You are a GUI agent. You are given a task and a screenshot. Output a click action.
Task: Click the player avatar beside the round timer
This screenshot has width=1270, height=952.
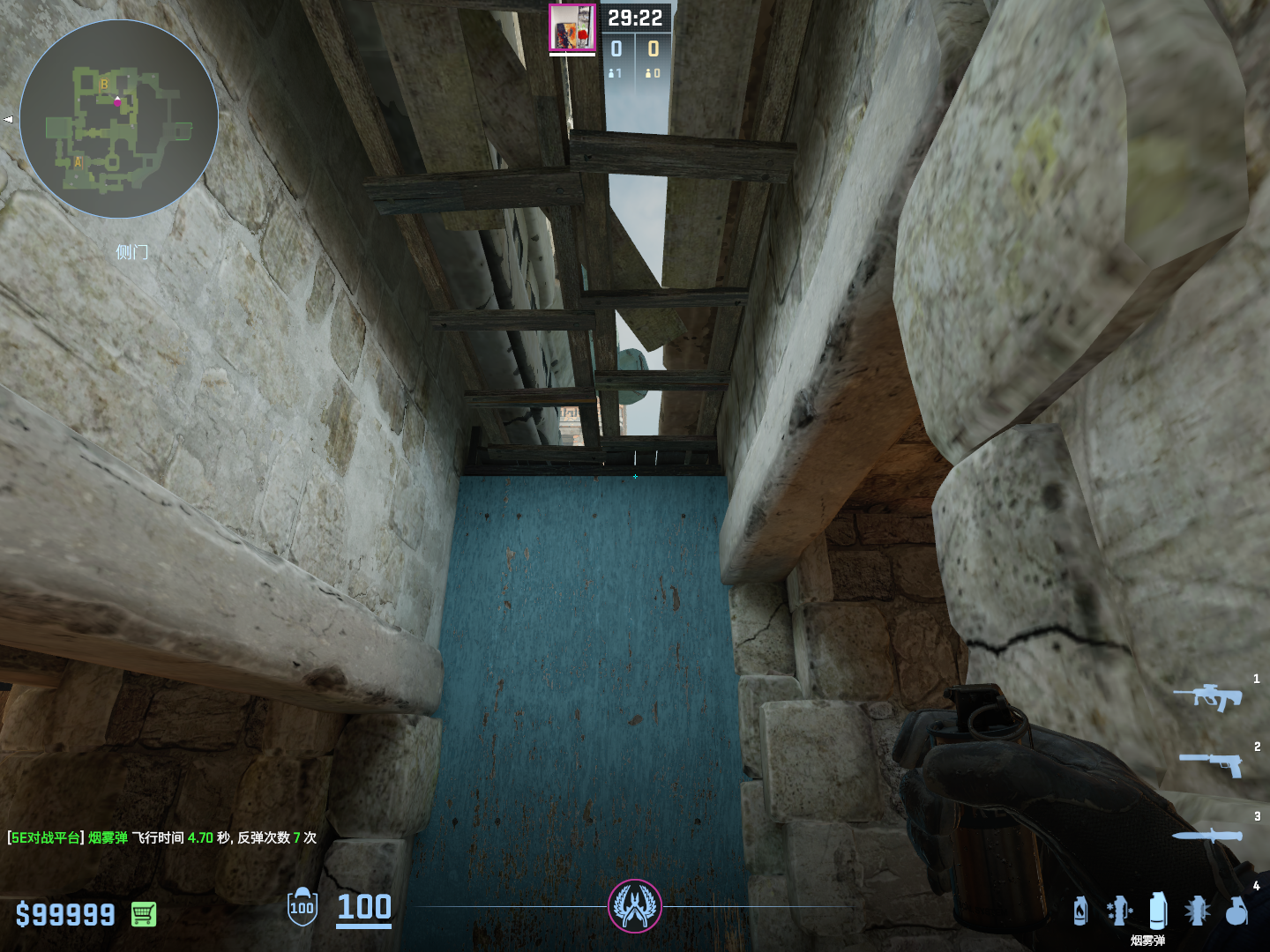pyautogui.click(x=572, y=28)
